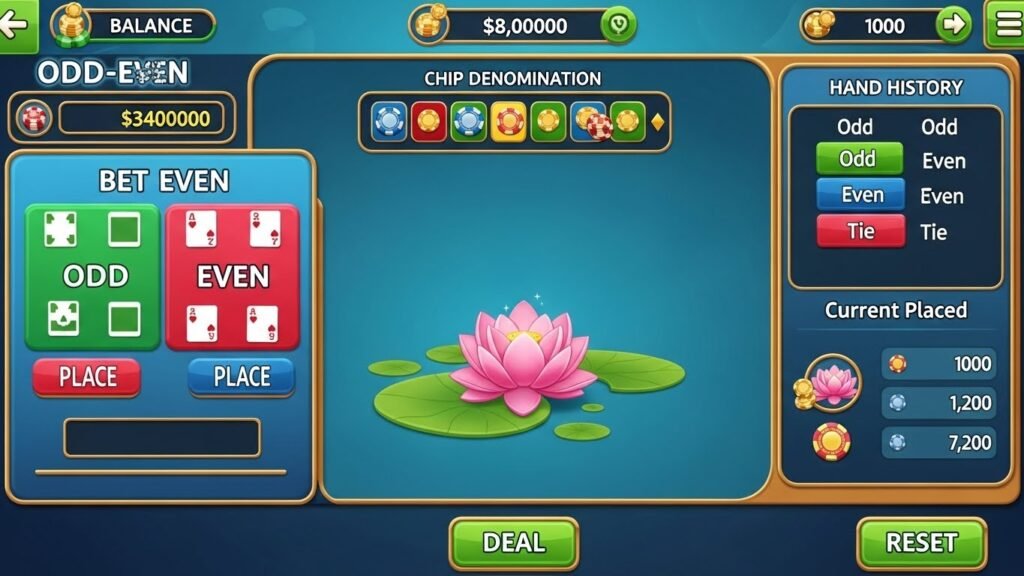Image resolution: width=1024 pixels, height=576 pixels.
Task: Go back with the green arrow button
Action: click(x=16, y=24)
